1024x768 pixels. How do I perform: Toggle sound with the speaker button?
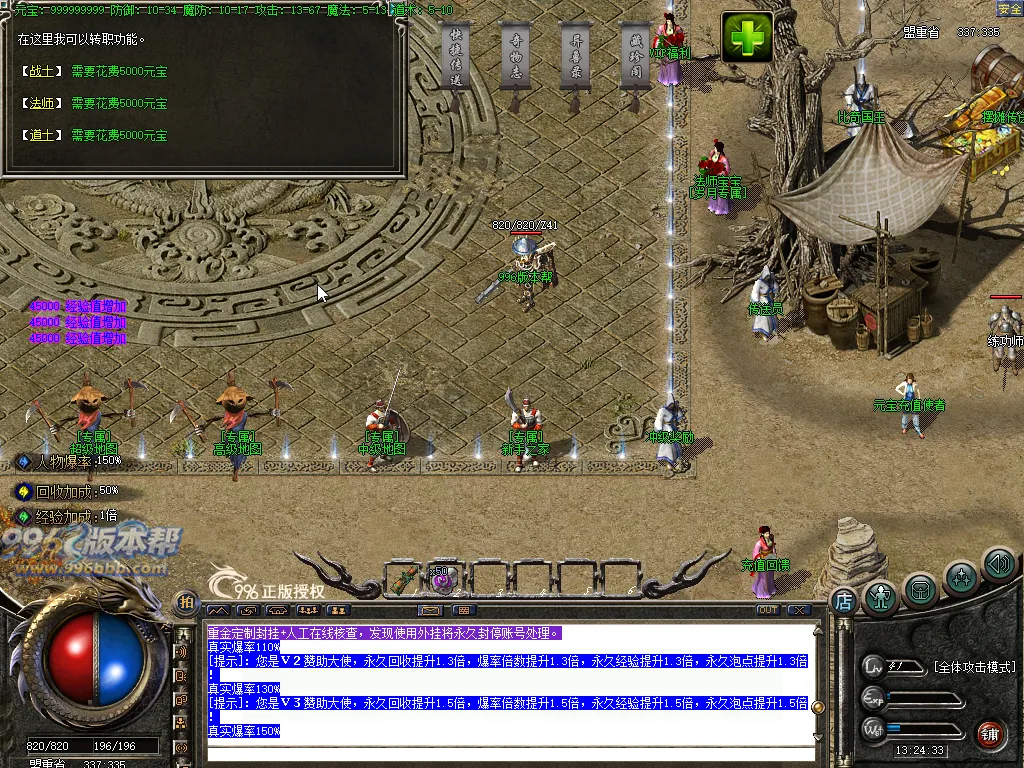998,565
